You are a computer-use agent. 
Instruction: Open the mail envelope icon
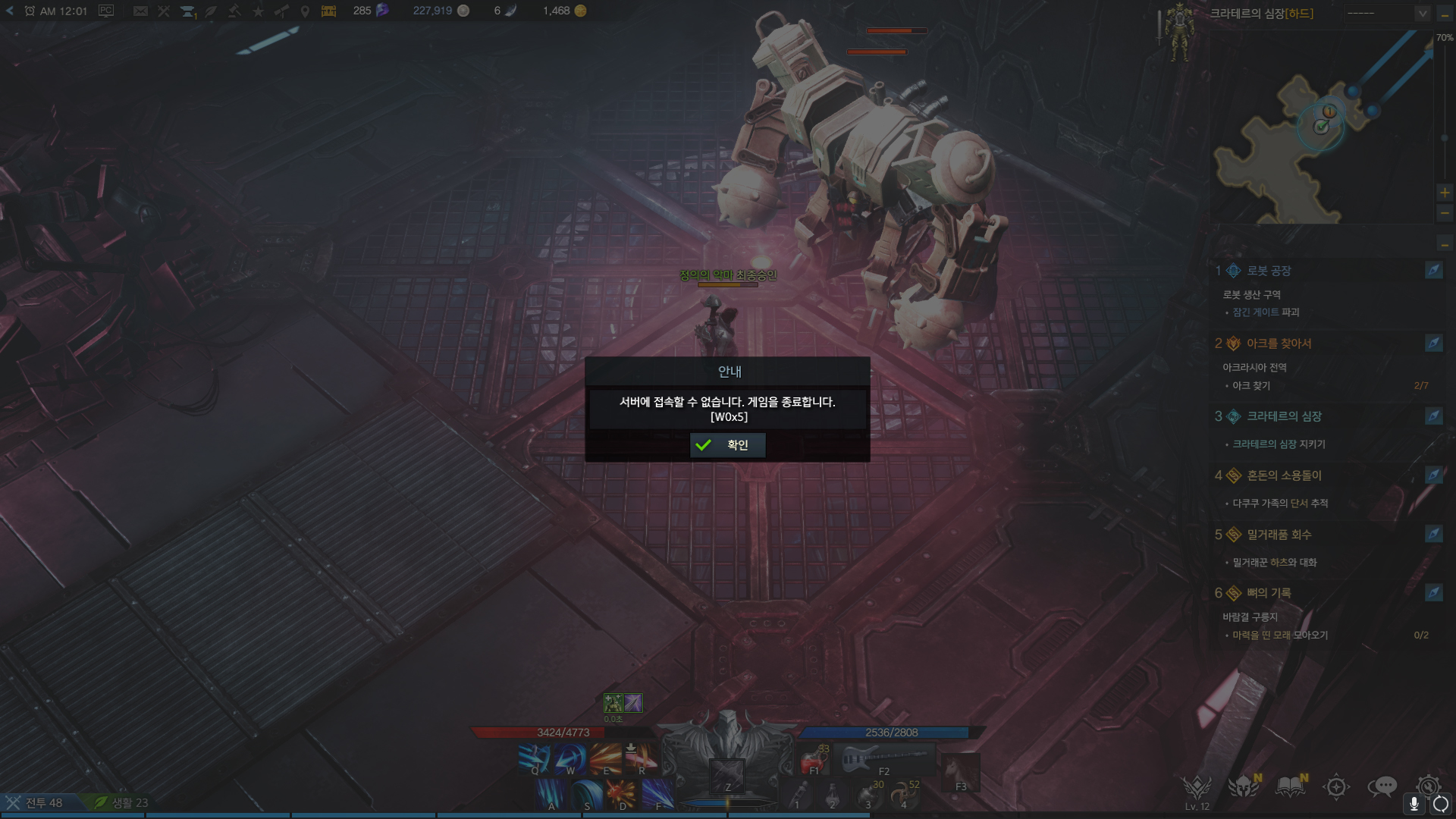(140, 11)
